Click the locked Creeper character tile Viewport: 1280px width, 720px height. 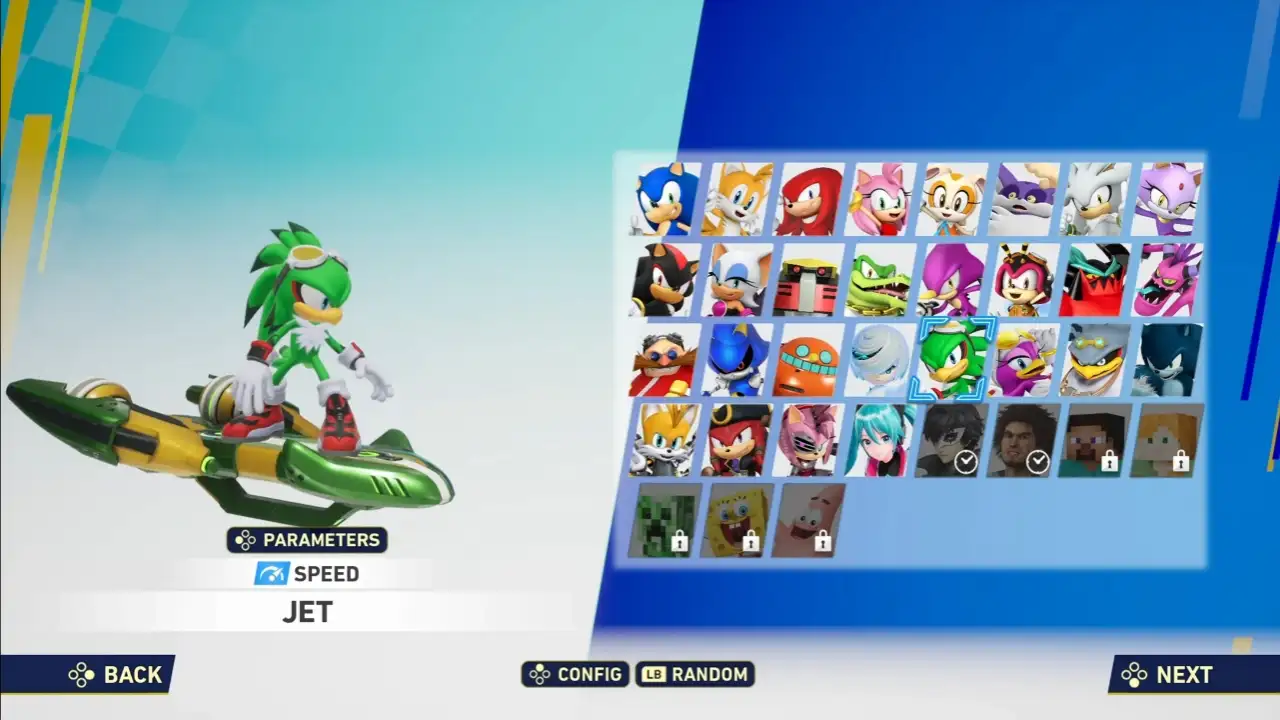pos(662,520)
